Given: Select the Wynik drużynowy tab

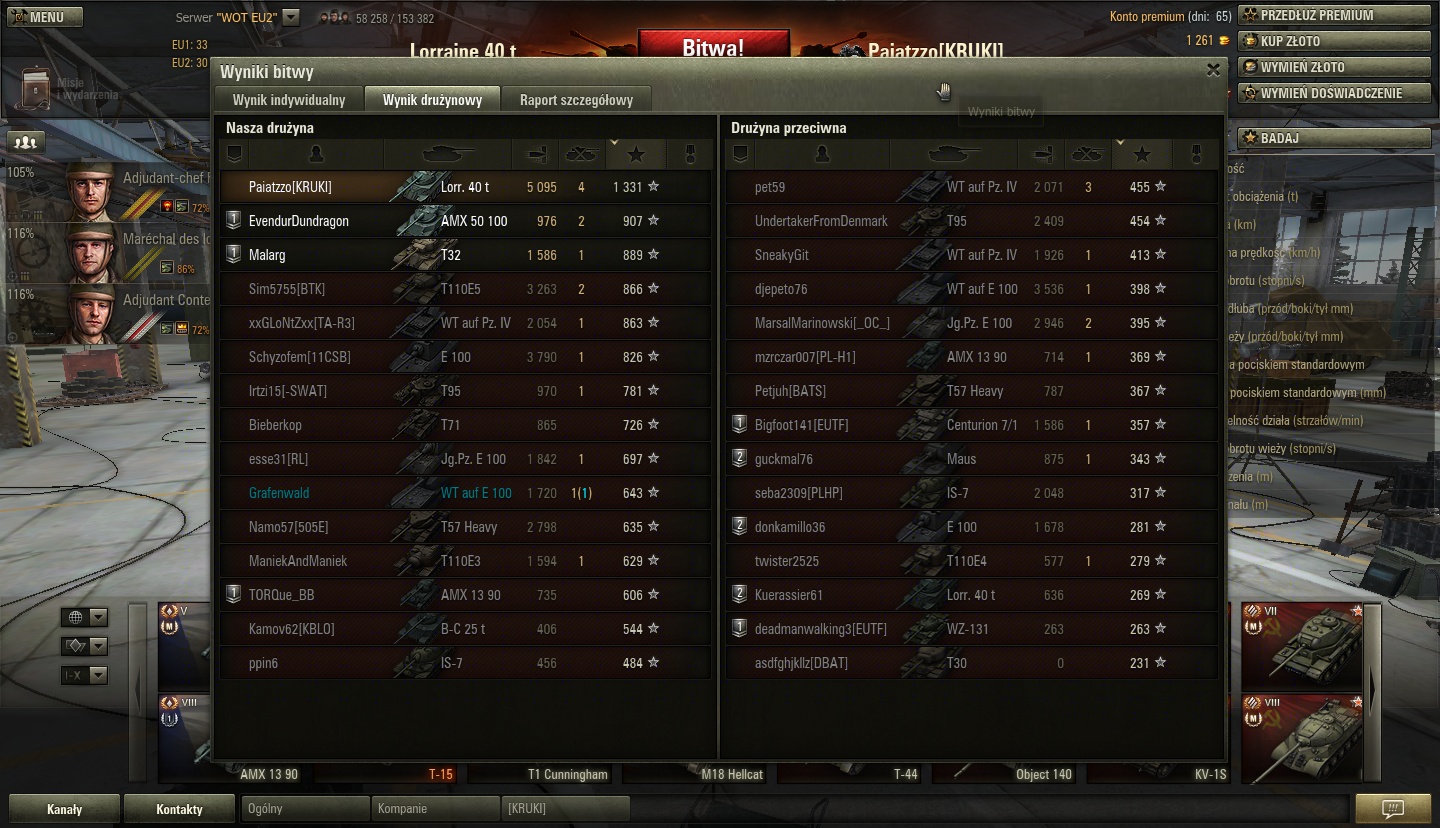Looking at the screenshot, I should click(432, 100).
